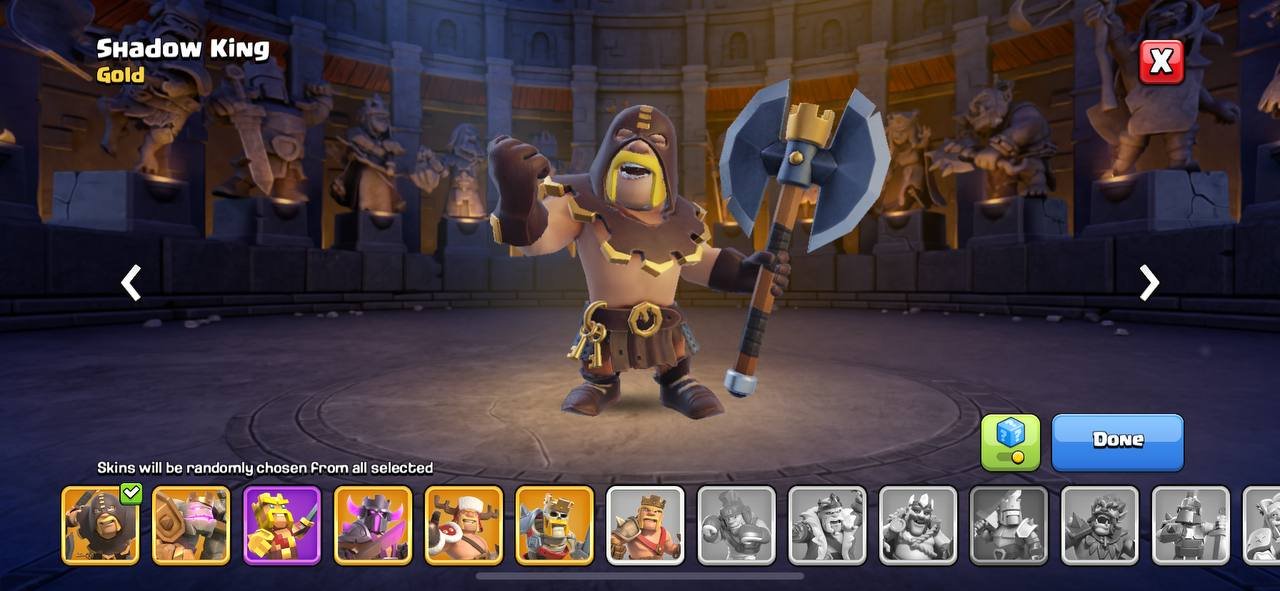This screenshot has width=1280, height=591.
Task: Pick the default Barbarian King skin
Action: pos(646,525)
